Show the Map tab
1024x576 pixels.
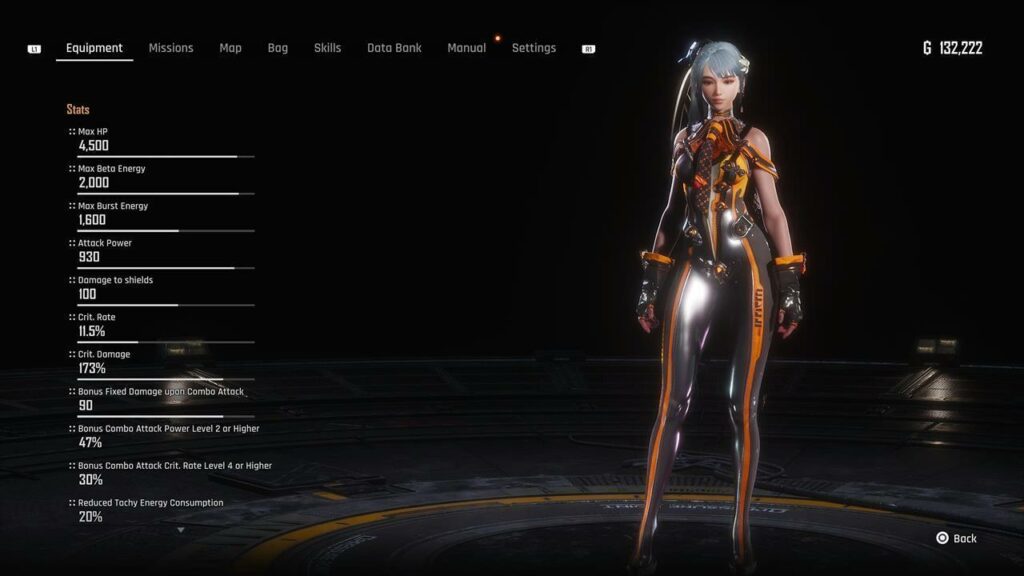(230, 48)
